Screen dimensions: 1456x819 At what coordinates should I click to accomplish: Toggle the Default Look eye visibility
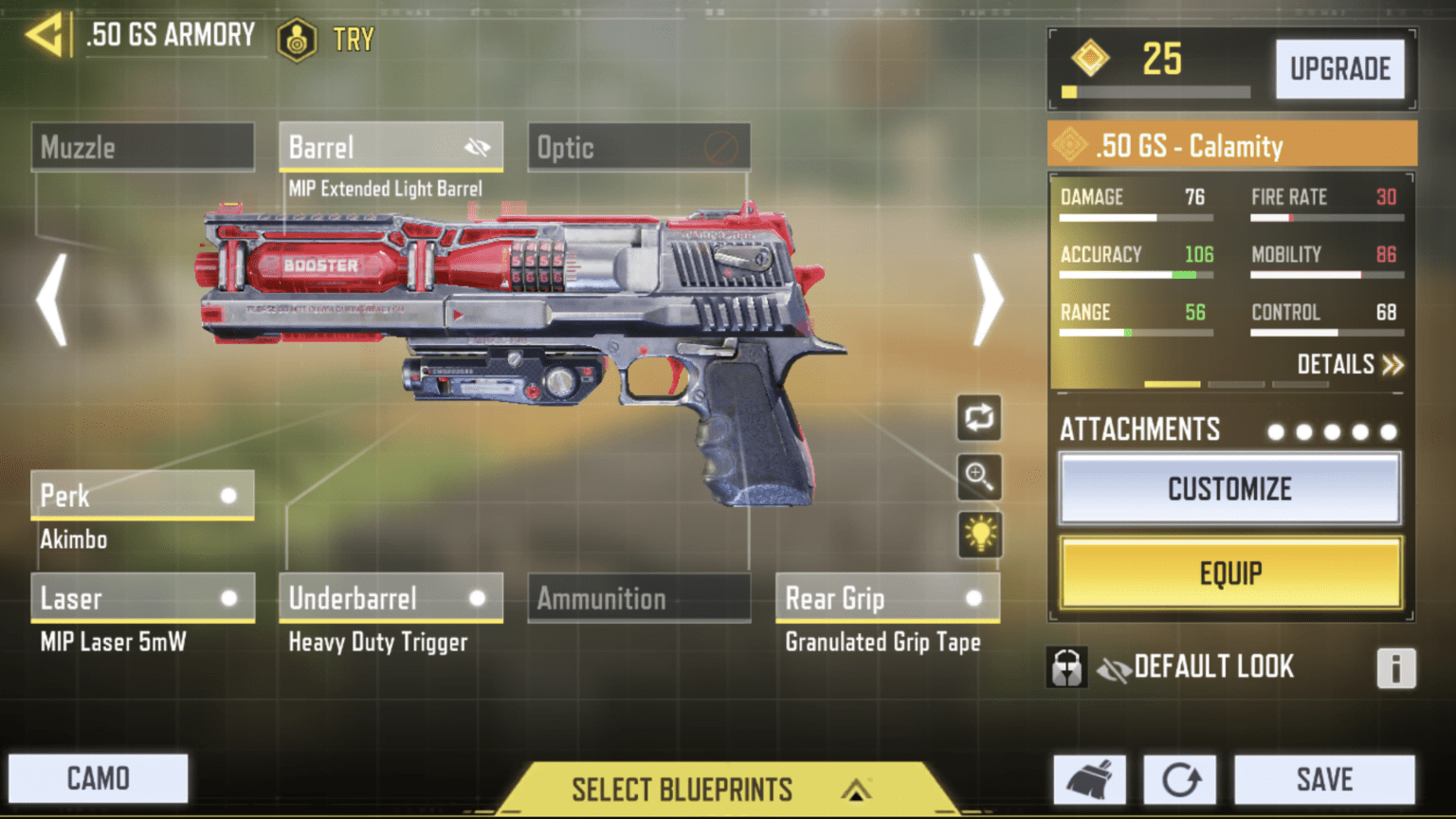click(x=1117, y=667)
